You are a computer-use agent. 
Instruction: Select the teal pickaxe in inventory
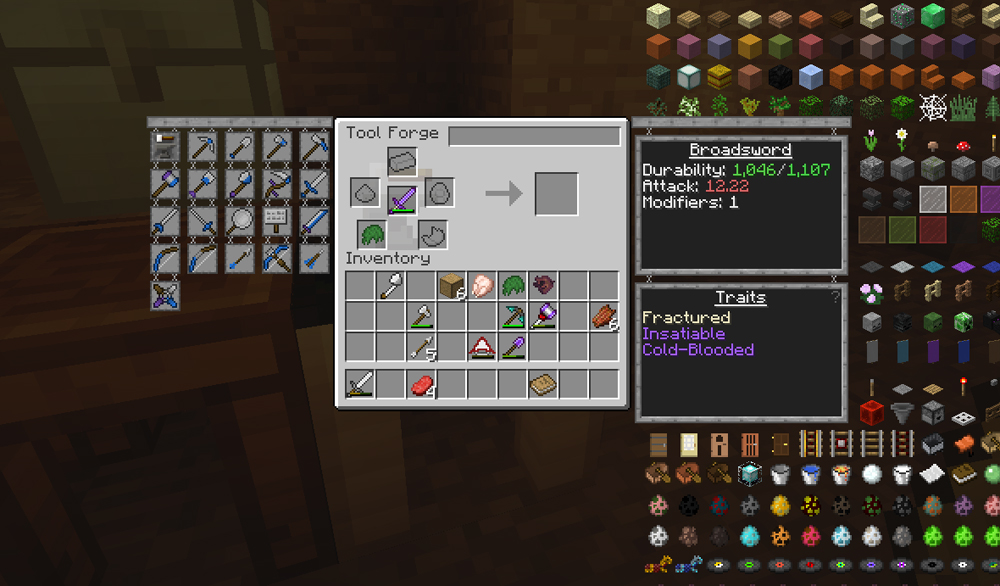point(513,317)
